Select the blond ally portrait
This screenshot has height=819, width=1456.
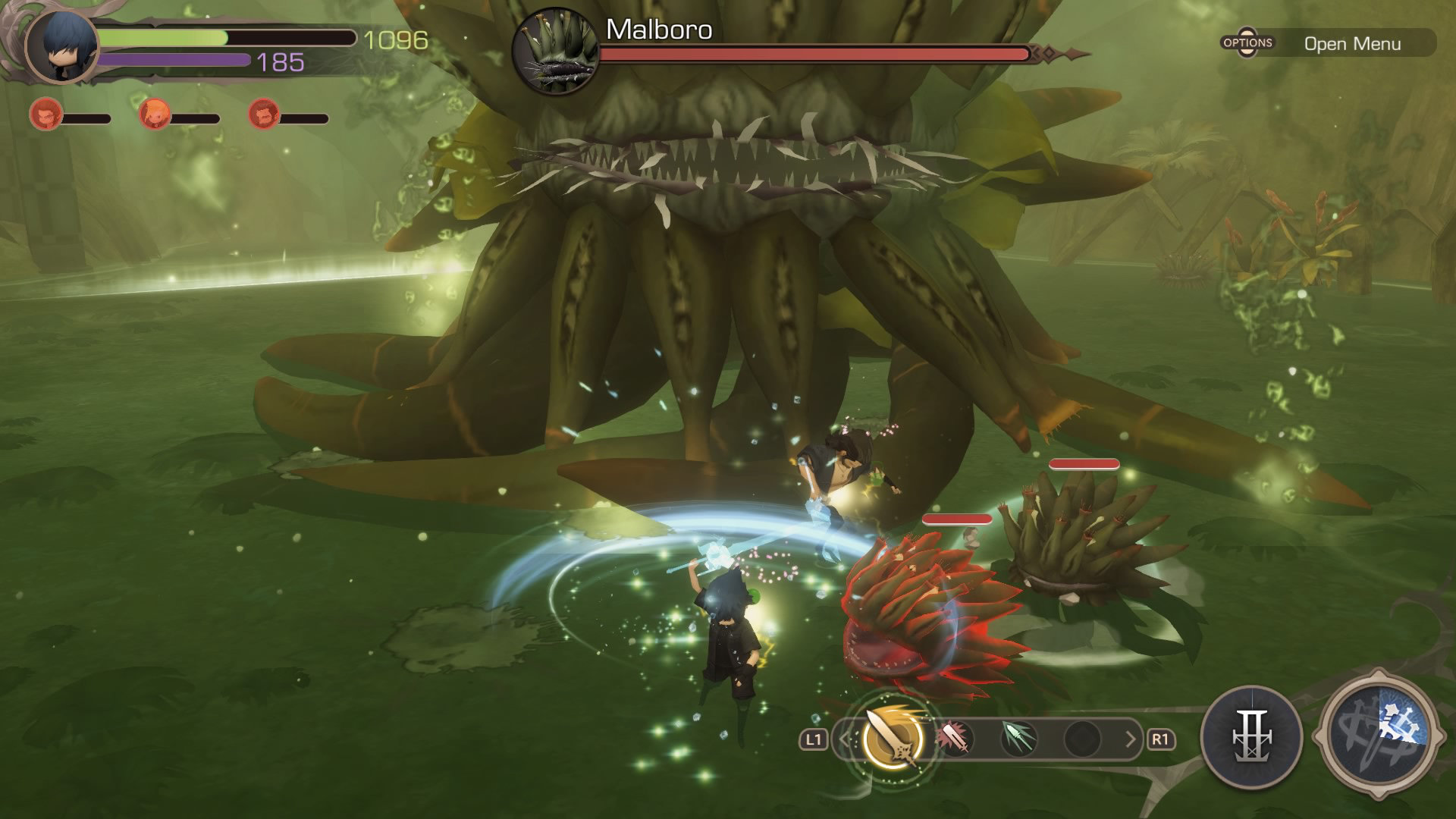coord(154,115)
